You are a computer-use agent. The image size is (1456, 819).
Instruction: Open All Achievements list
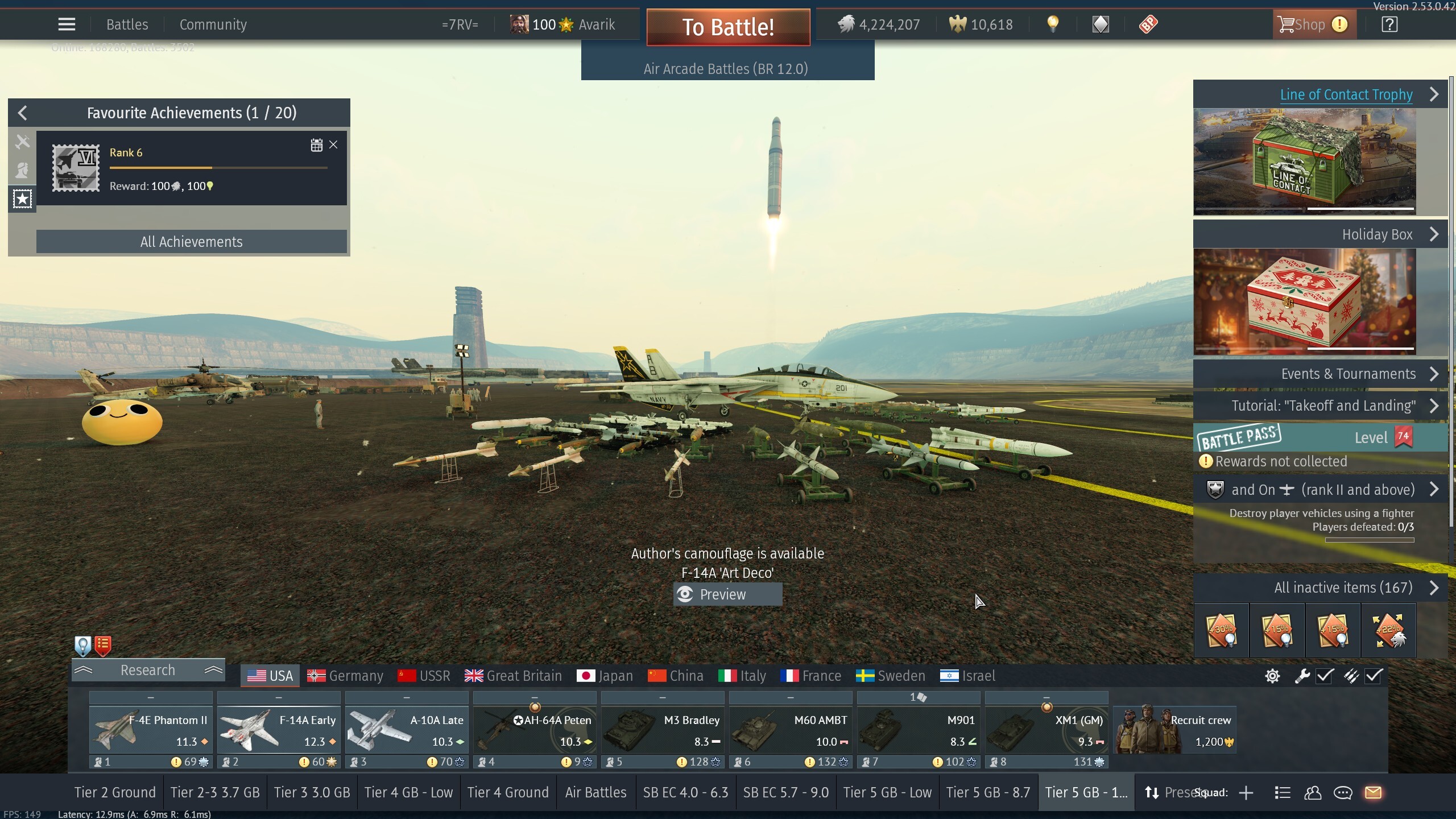[x=191, y=242]
